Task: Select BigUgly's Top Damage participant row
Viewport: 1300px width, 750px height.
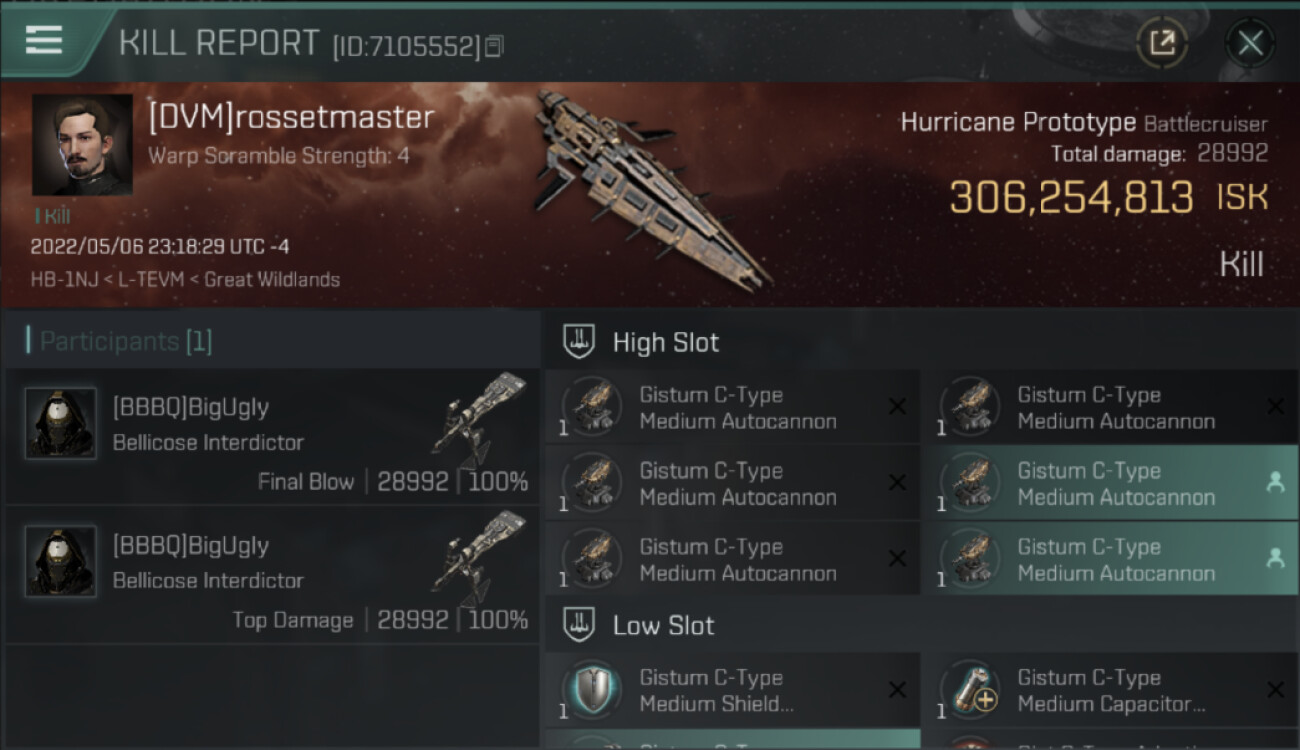Action: point(272,577)
